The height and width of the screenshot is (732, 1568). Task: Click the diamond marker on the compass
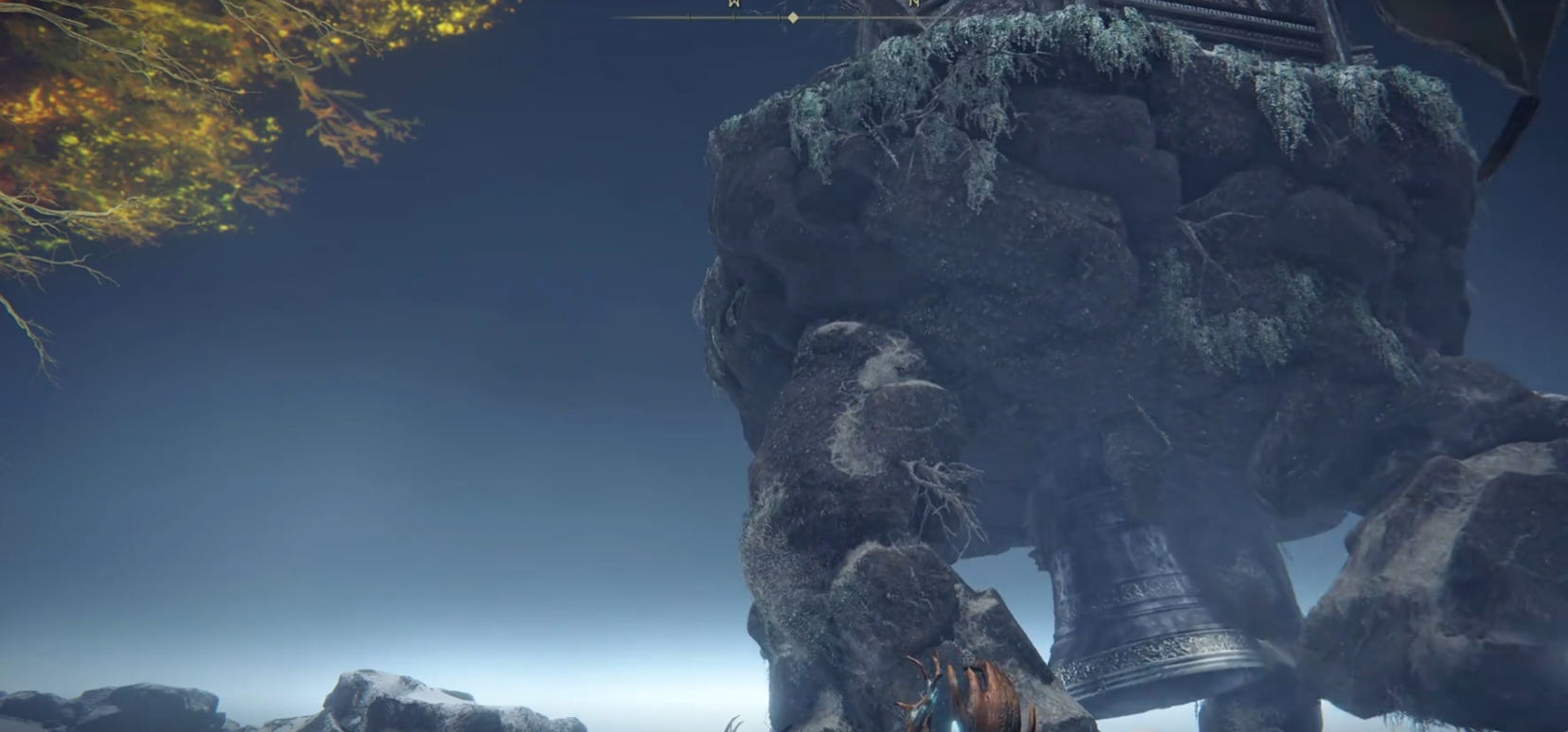(793, 17)
